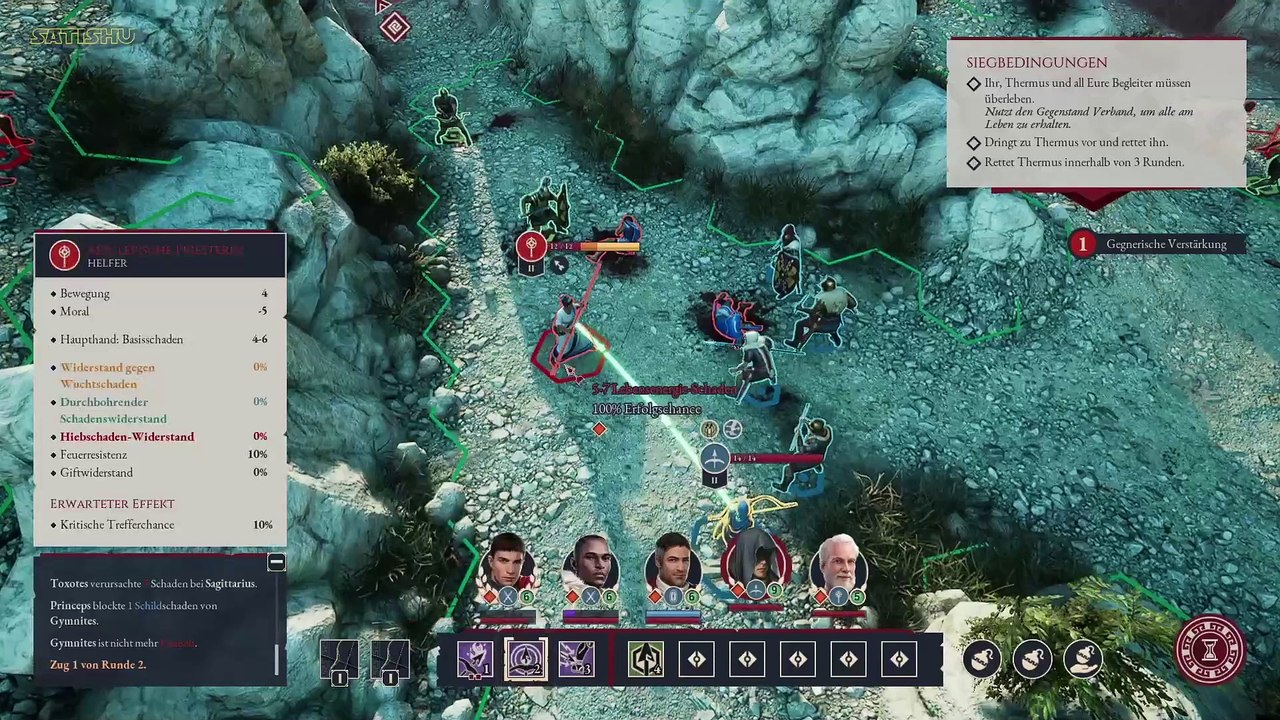Use the flask-in-hand item button
Viewport: 1280px width, 720px height.
click(x=1084, y=659)
